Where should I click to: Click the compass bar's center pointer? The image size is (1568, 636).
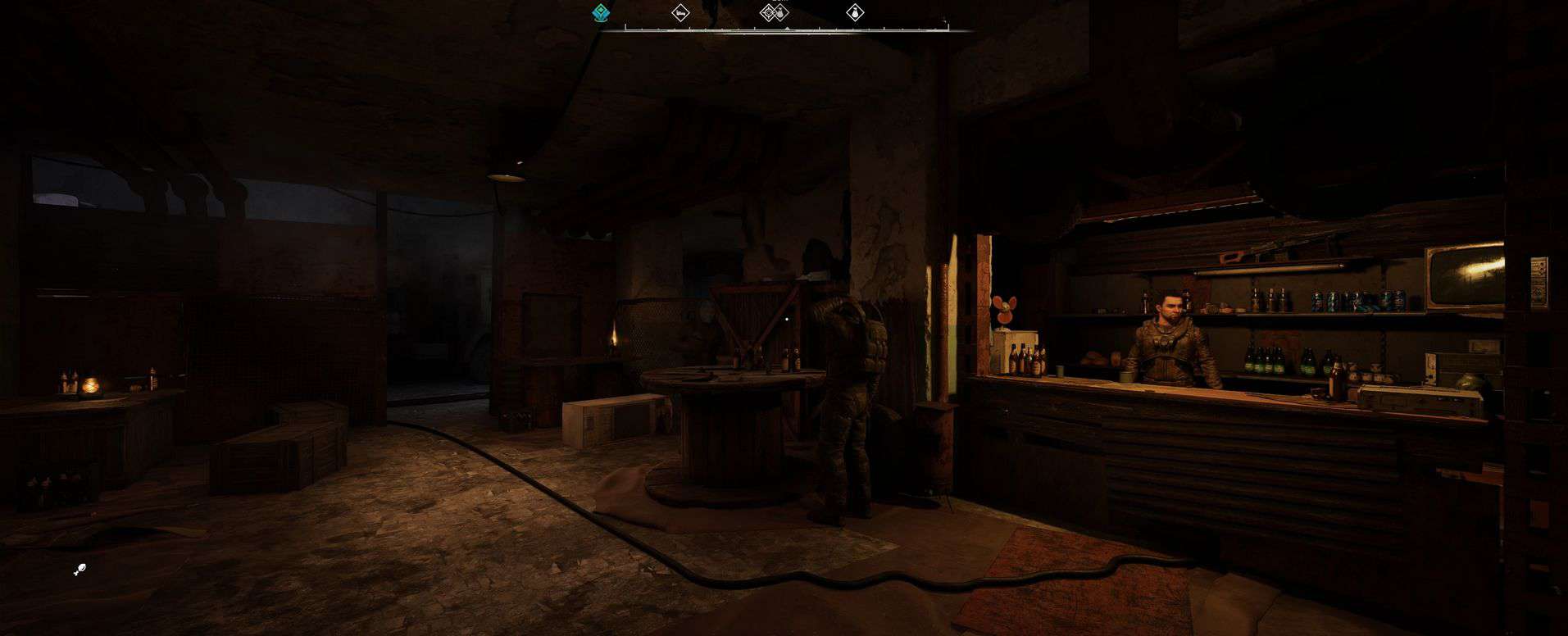coord(787,29)
